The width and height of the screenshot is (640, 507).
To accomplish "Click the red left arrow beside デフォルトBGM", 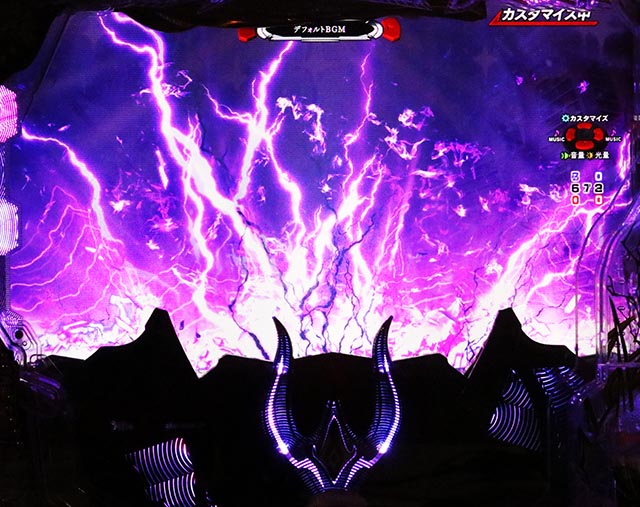I will (248, 33).
